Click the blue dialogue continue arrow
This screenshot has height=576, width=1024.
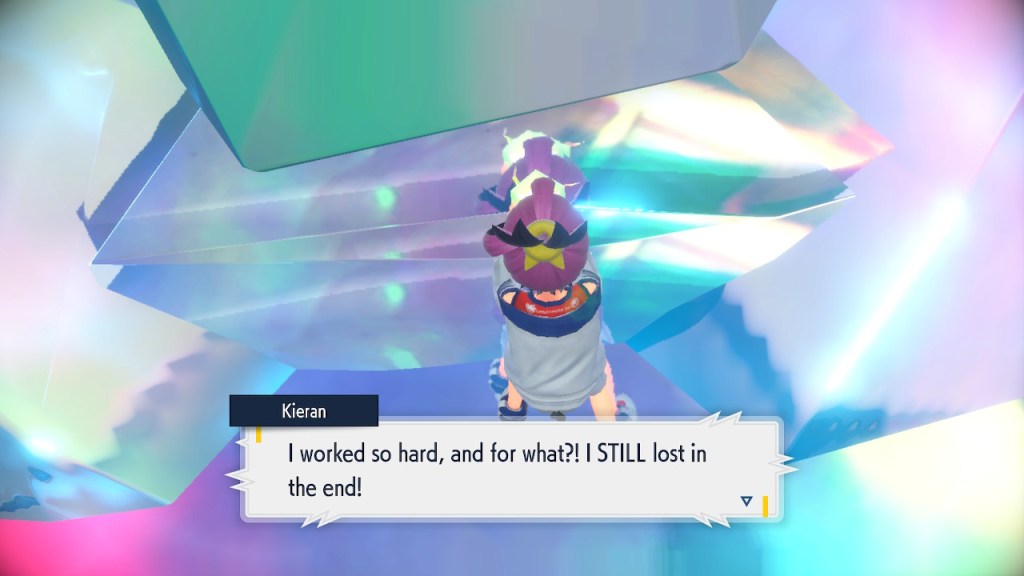pos(746,500)
